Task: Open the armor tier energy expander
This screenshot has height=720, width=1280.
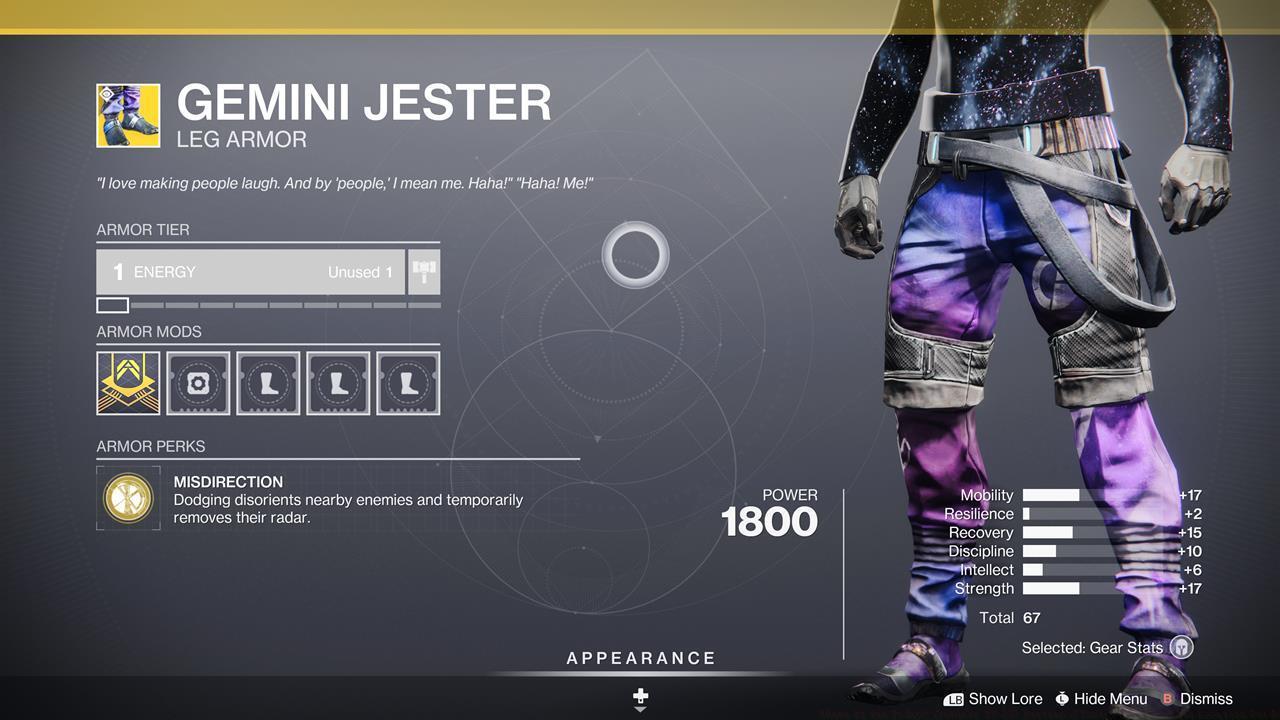Action: coord(250,271)
